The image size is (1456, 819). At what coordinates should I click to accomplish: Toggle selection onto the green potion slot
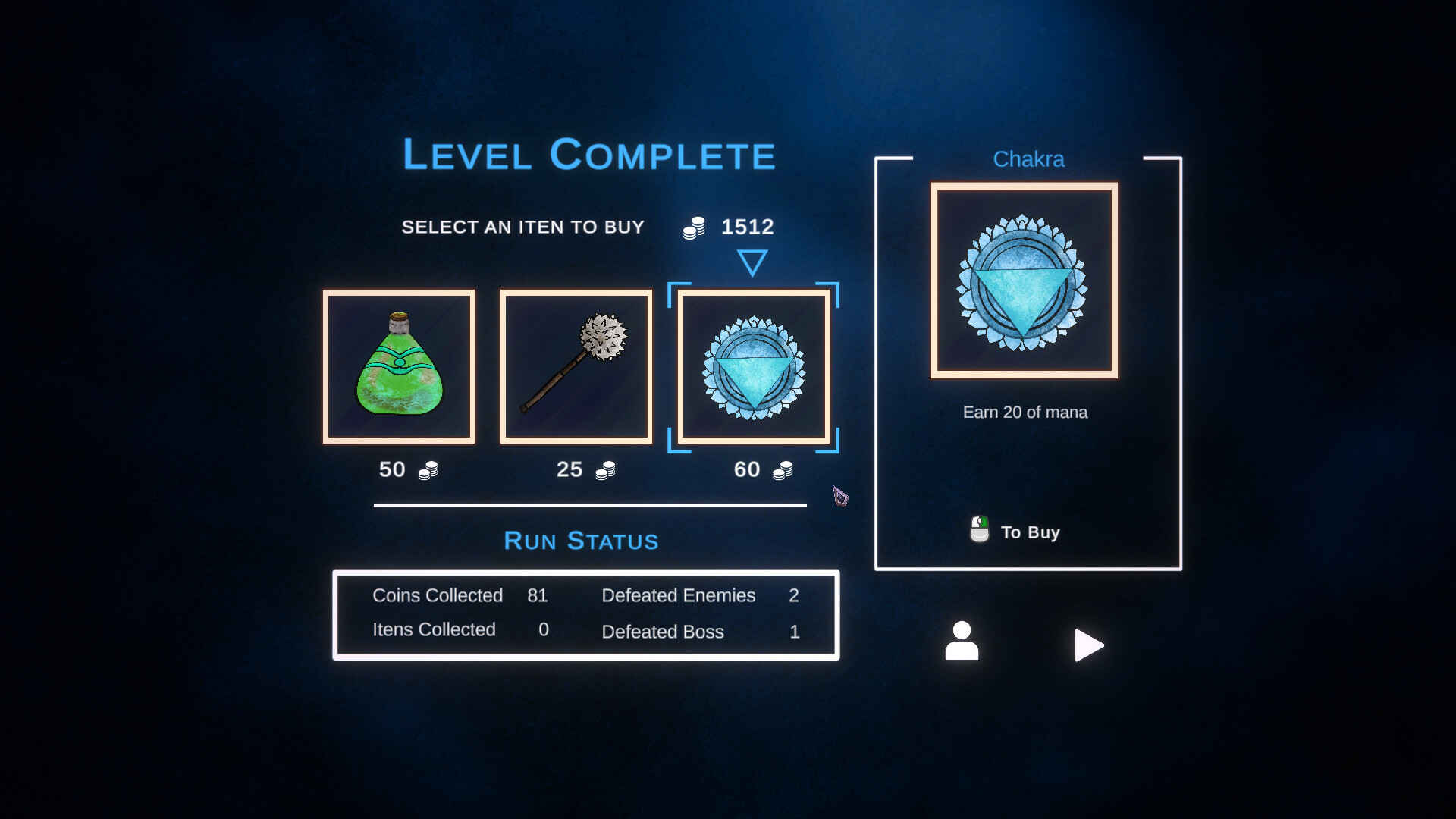coord(399,366)
